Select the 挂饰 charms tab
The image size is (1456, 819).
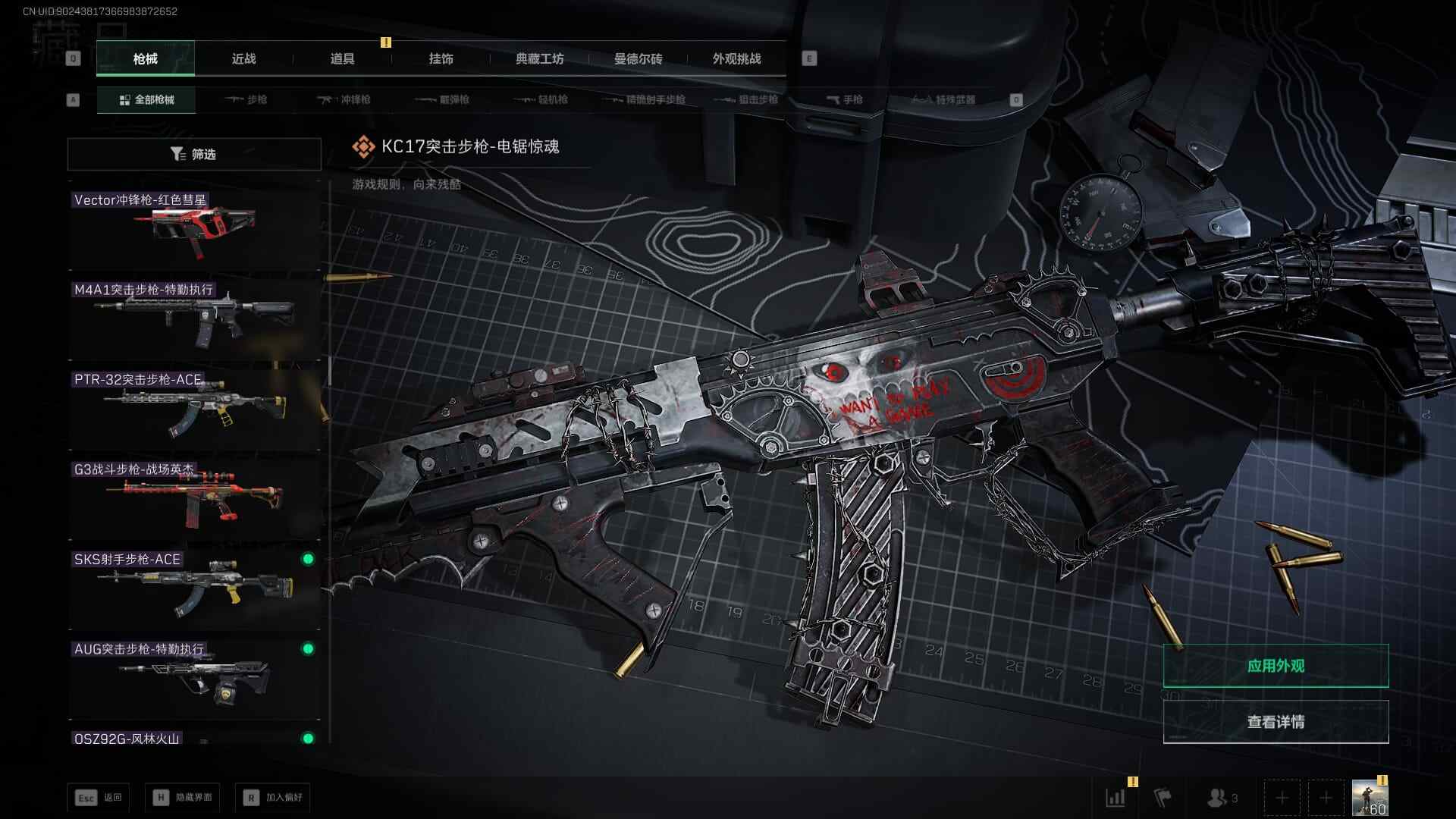point(441,58)
